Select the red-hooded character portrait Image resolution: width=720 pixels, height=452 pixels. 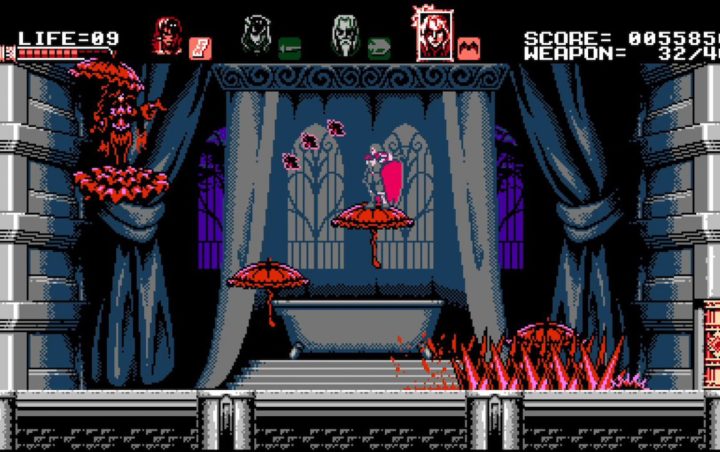click(x=166, y=36)
